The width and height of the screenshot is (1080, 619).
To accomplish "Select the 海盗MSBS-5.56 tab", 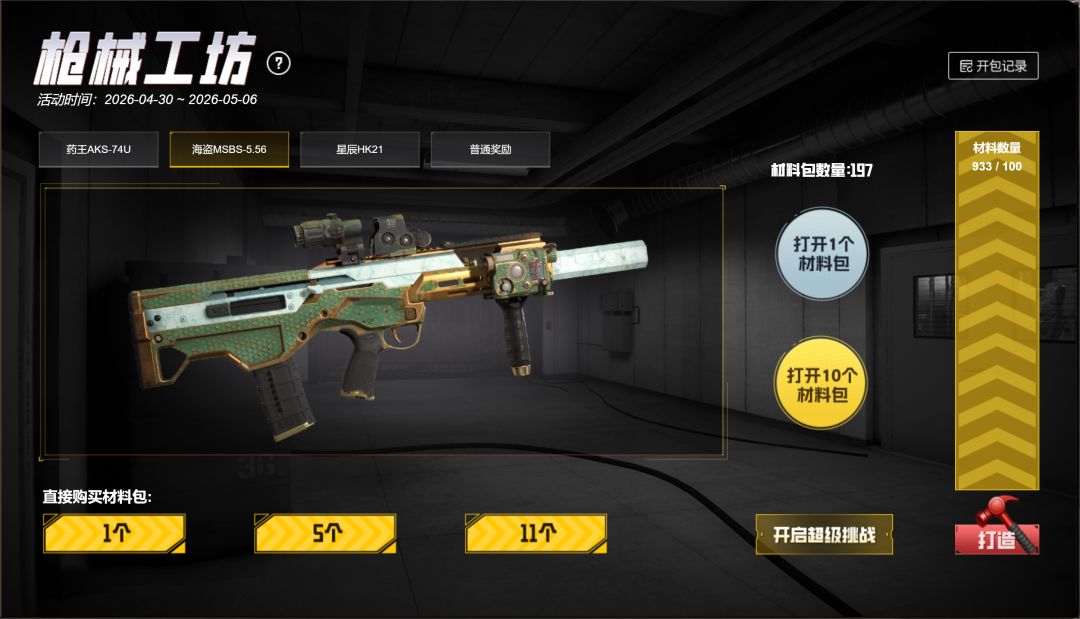I will click(x=229, y=150).
